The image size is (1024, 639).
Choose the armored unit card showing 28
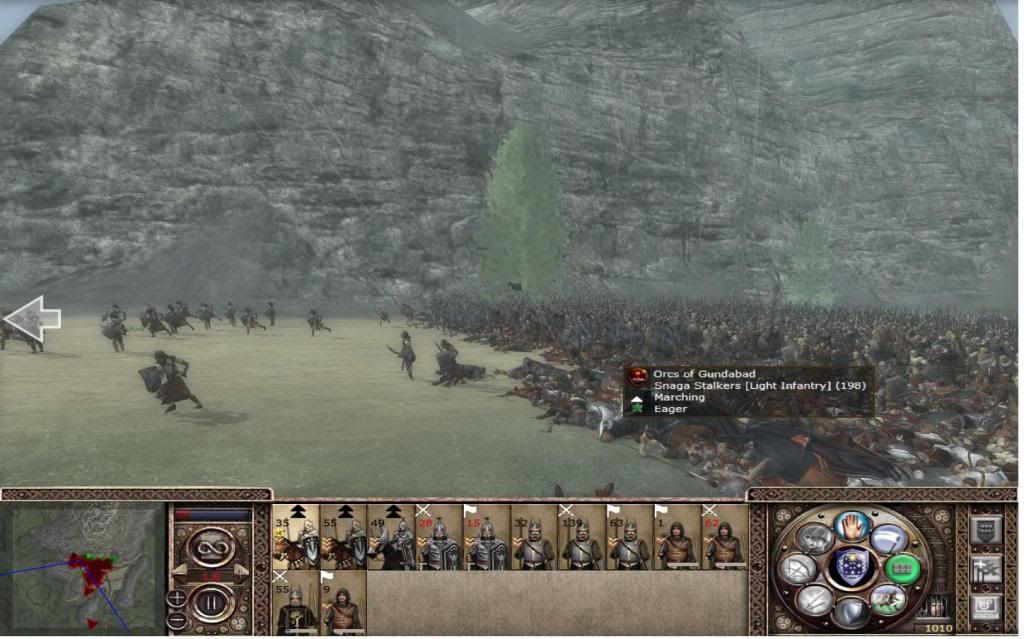pos(439,537)
